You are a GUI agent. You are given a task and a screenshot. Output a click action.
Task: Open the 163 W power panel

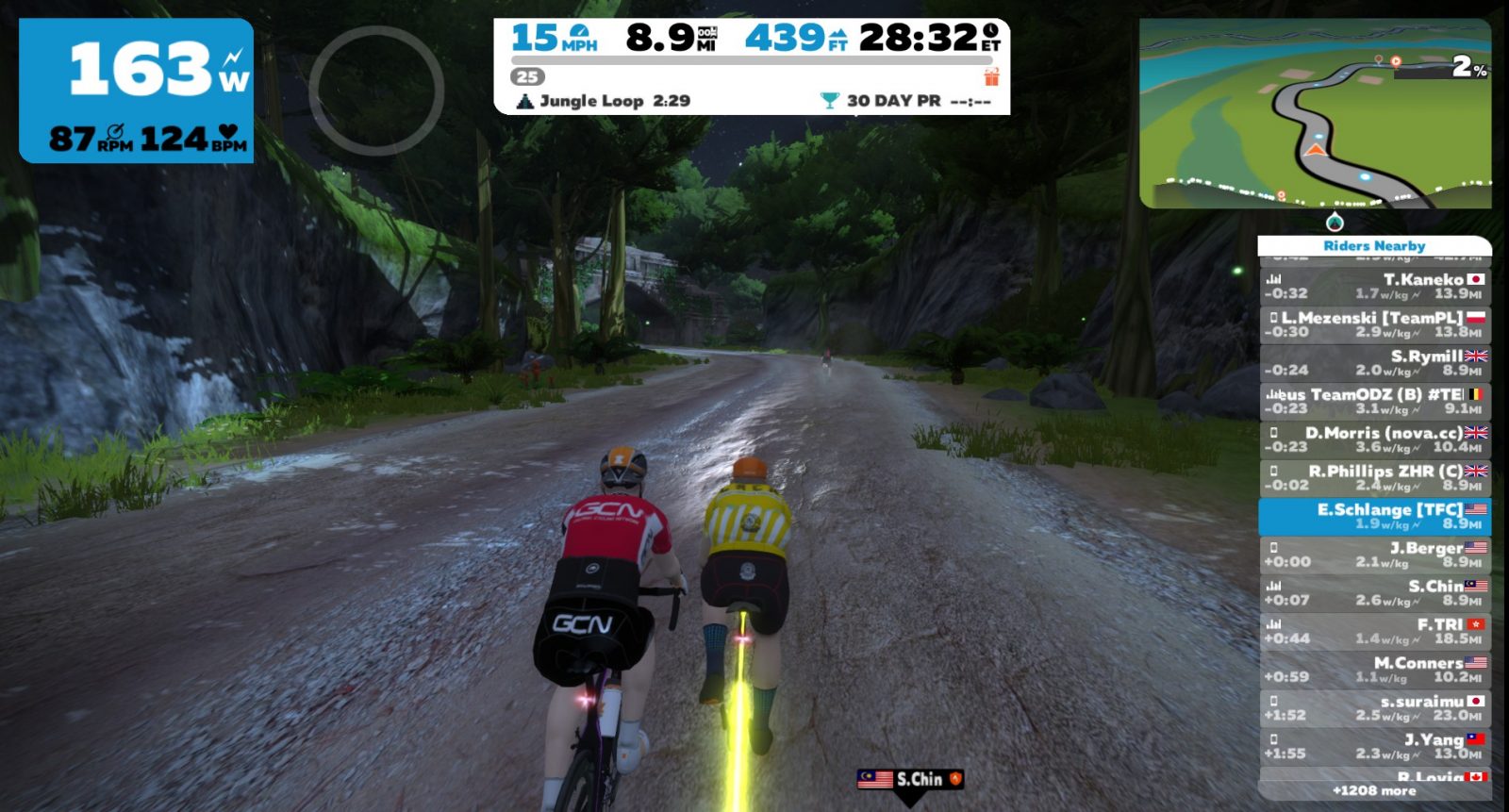click(x=137, y=91)
